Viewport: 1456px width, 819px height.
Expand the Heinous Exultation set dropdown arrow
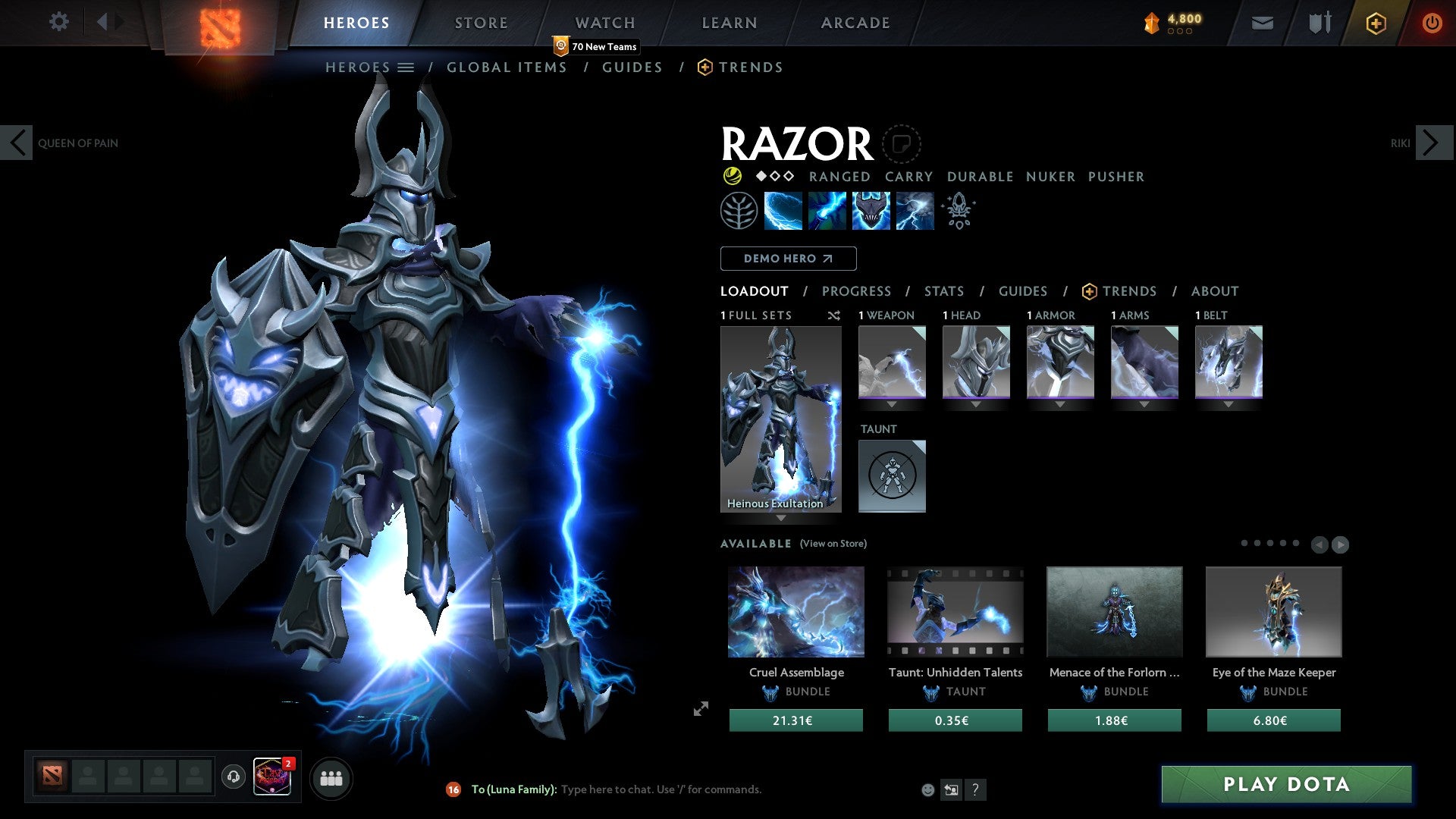tap(781, 517)
